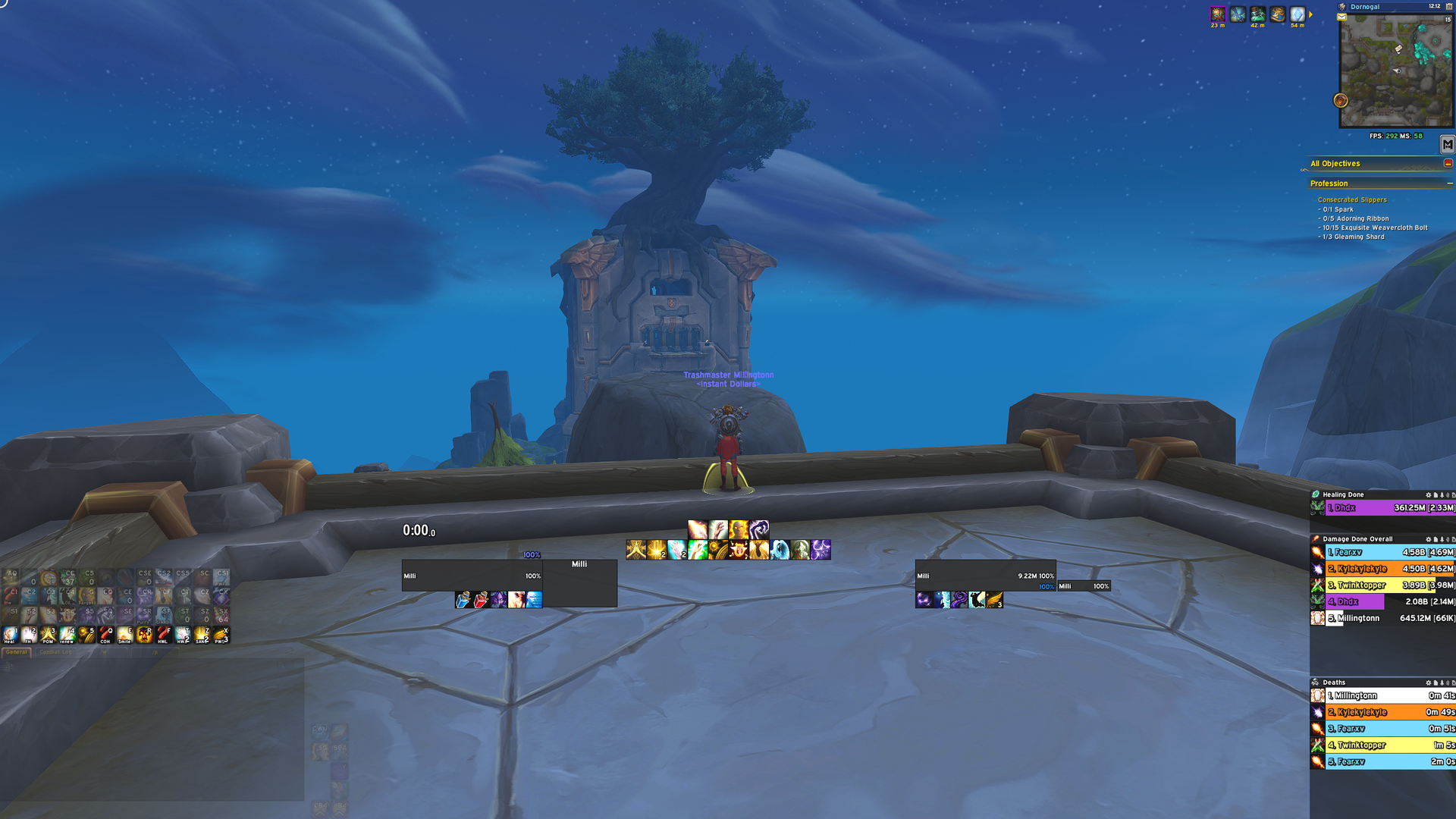The width and height of the screenshot is (1456, 819).
Task: Click the M button below the minimap
Action: 1448,144
